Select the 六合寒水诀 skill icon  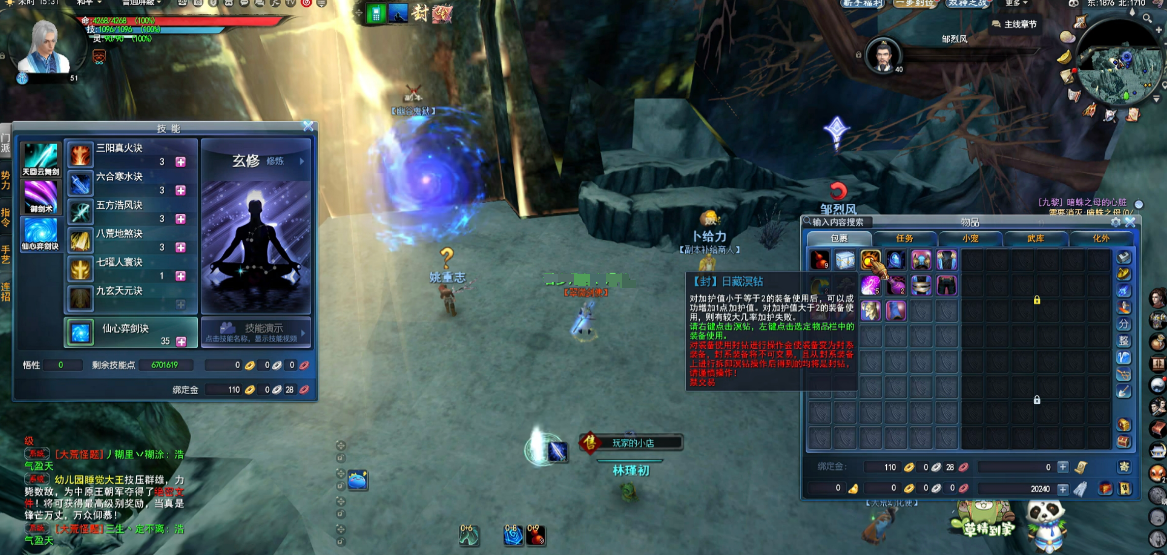[x=80, y=183]
